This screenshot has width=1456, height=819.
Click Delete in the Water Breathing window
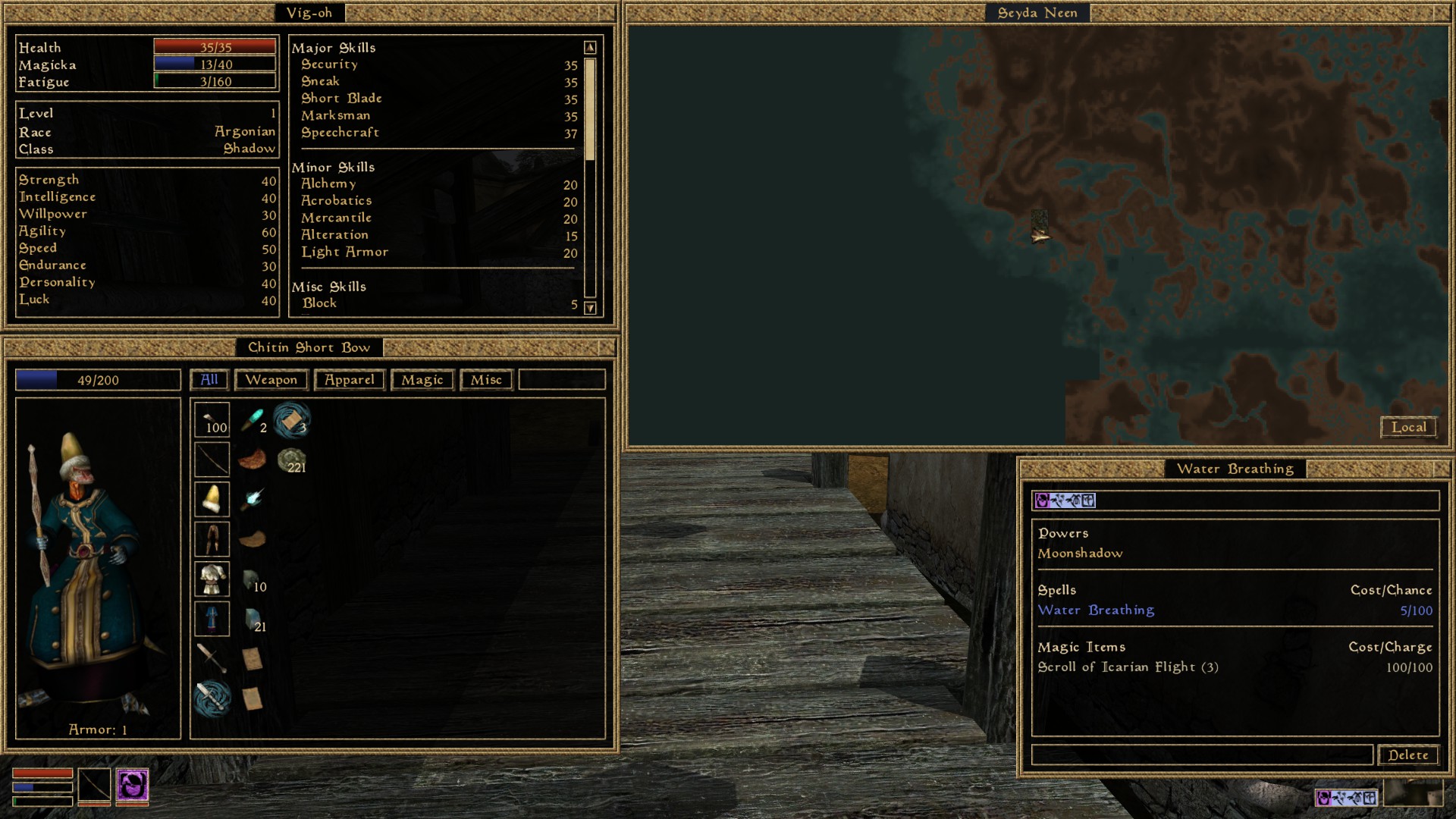(1407, 755)
